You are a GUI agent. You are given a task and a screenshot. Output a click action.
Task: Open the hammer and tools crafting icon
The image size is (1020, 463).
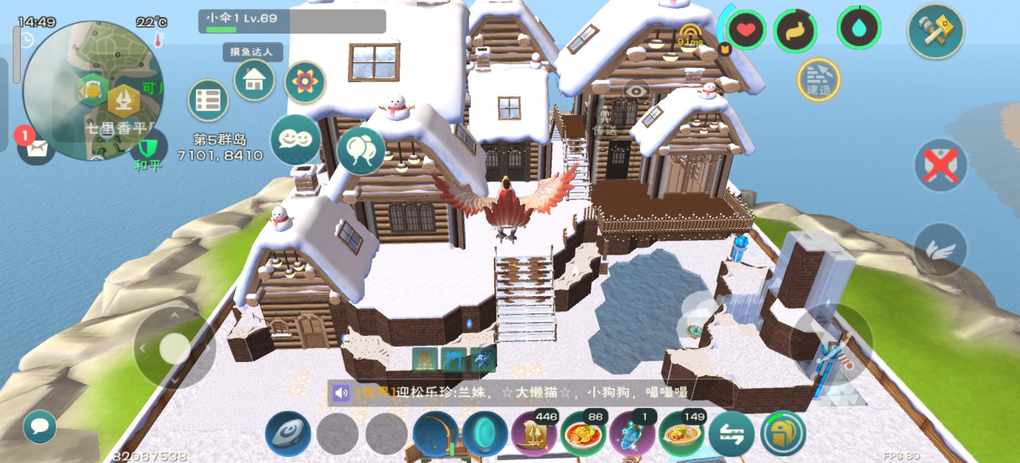[x=935, y=32]
